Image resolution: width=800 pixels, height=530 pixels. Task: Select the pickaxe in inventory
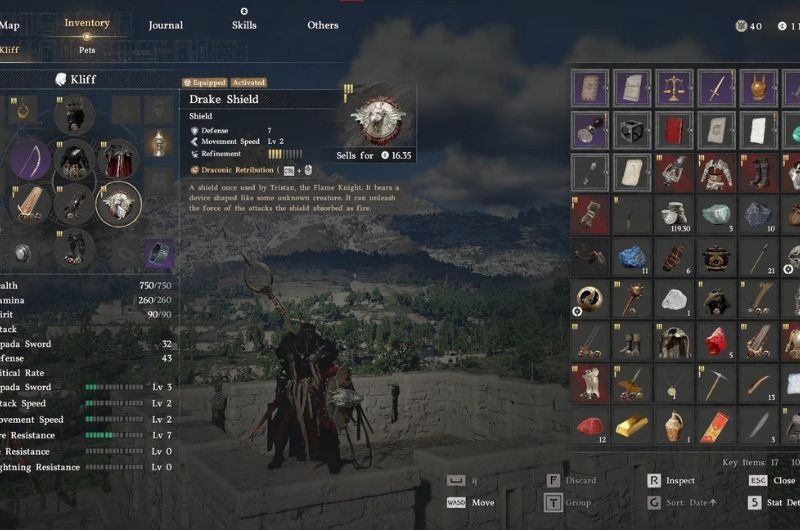(x=716, y=384)
